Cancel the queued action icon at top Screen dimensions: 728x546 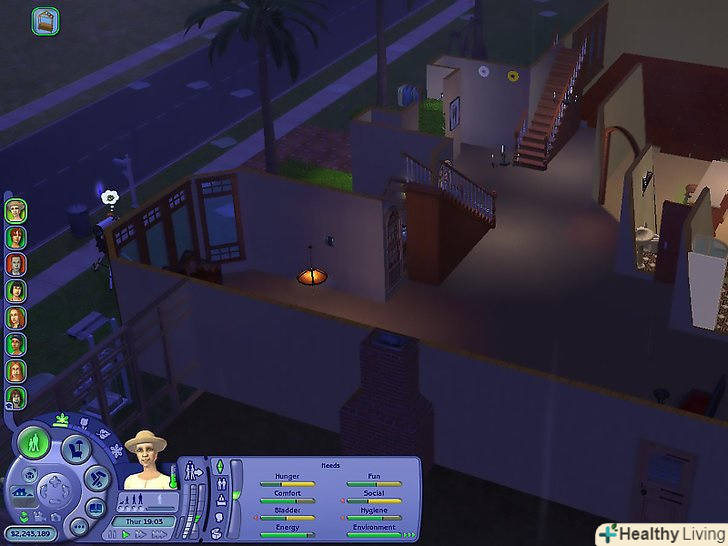pyautogui.click(x=45, y=20)
